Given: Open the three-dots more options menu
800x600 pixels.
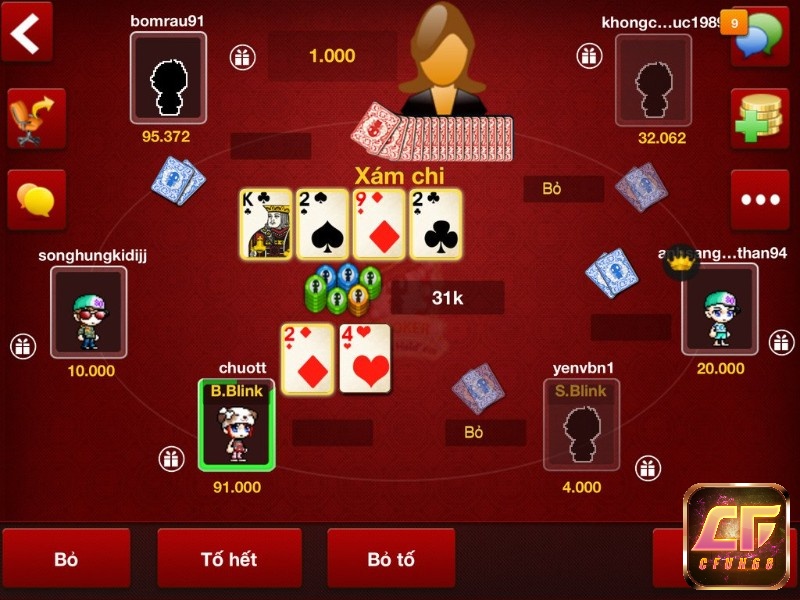Looking at the screenshot, I should (x=759, y=199).
